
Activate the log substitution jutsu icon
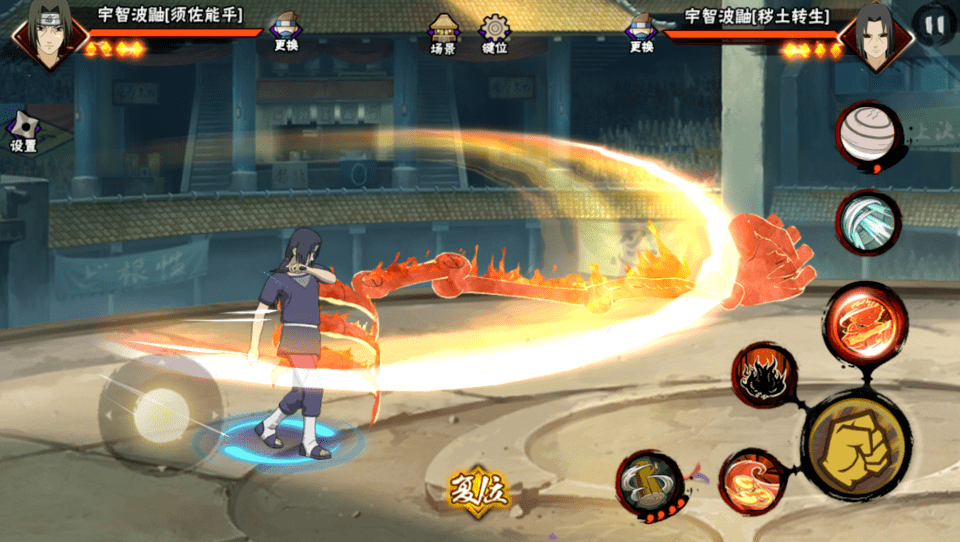650,484
